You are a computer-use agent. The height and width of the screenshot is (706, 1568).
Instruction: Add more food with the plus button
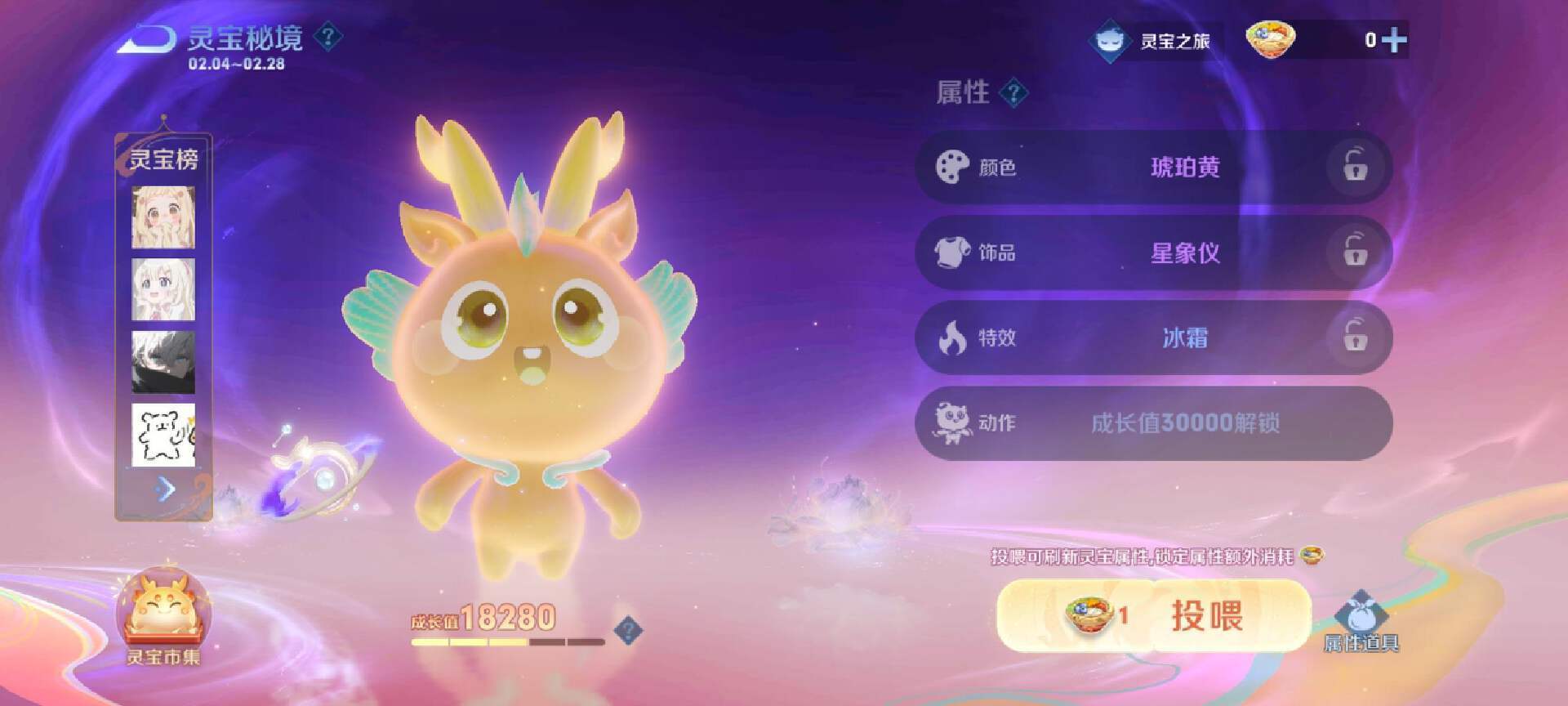click(x=1394, y=40)
